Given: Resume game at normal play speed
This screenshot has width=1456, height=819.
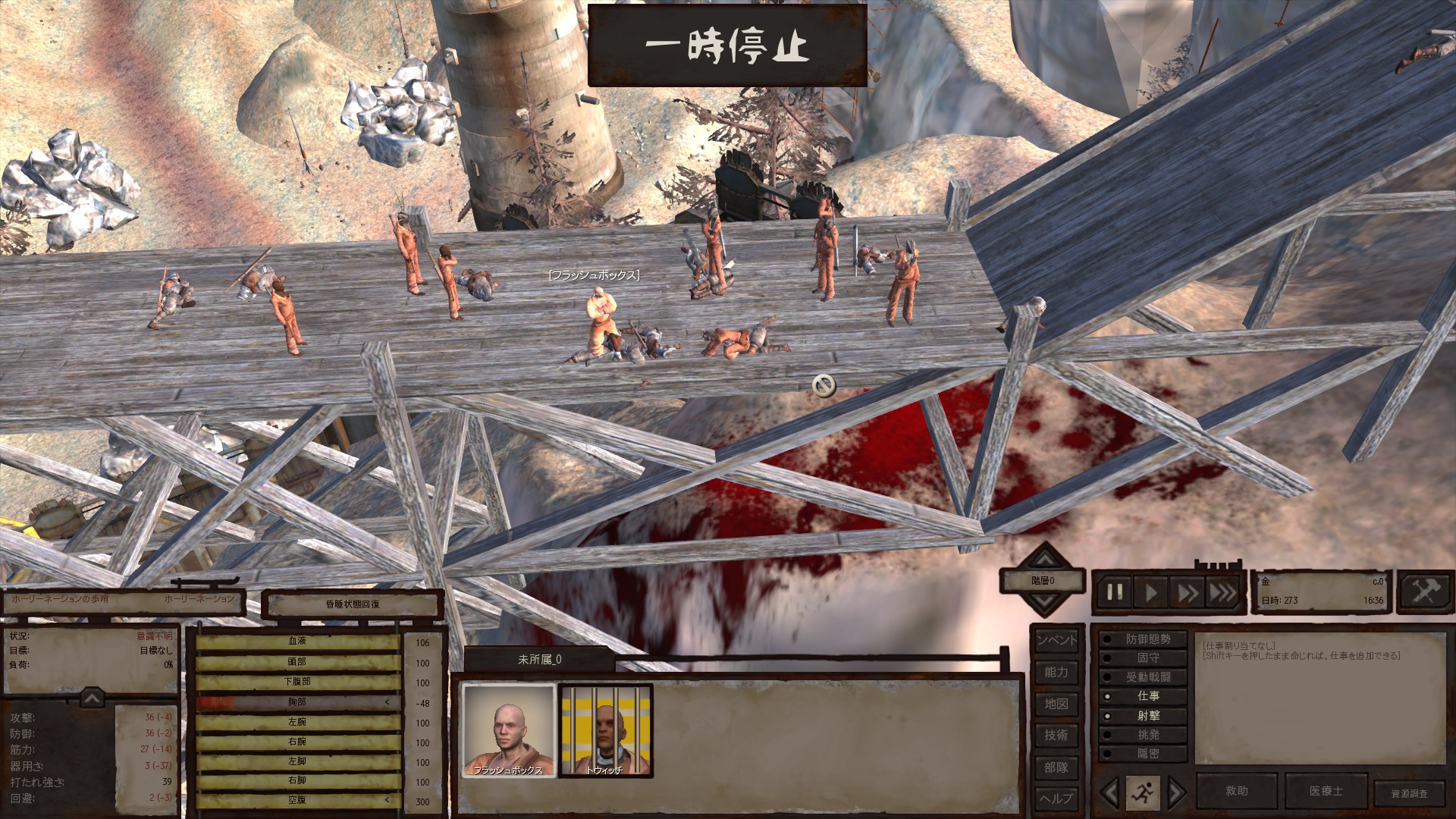Looking at the screenshot, I should point(1151,592).
